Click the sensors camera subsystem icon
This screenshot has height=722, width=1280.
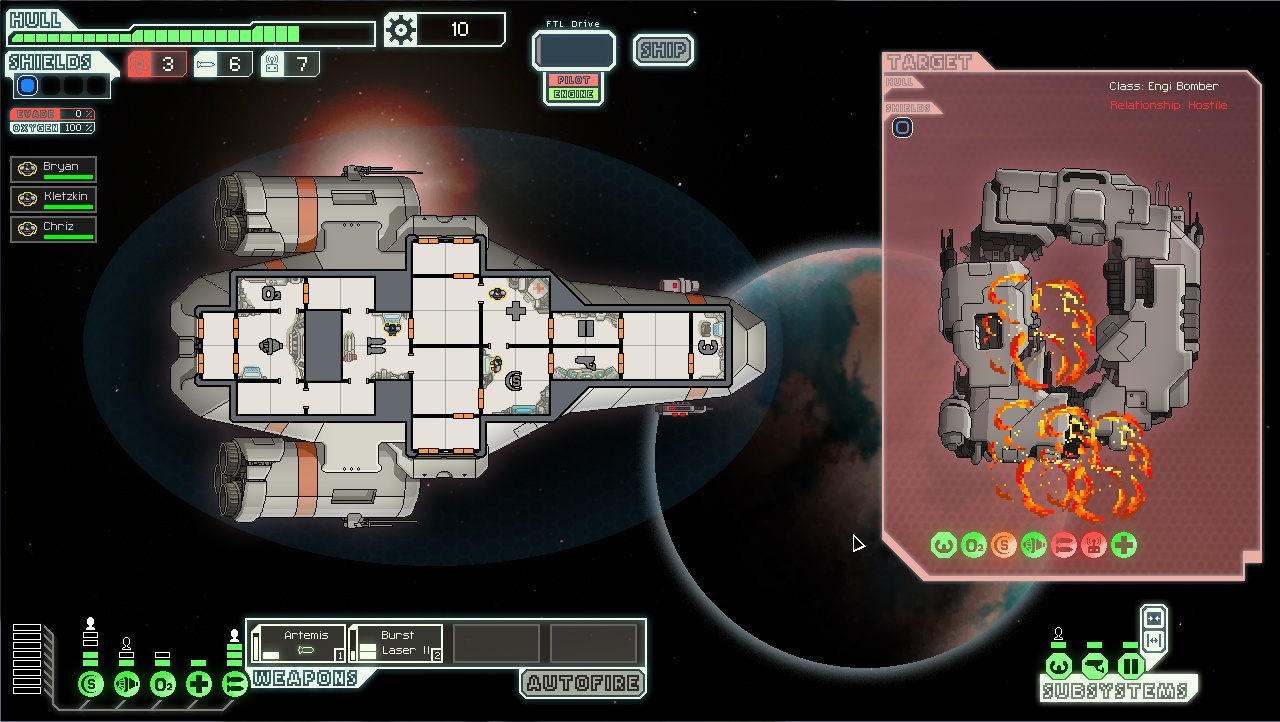[x=1094, y=666]
